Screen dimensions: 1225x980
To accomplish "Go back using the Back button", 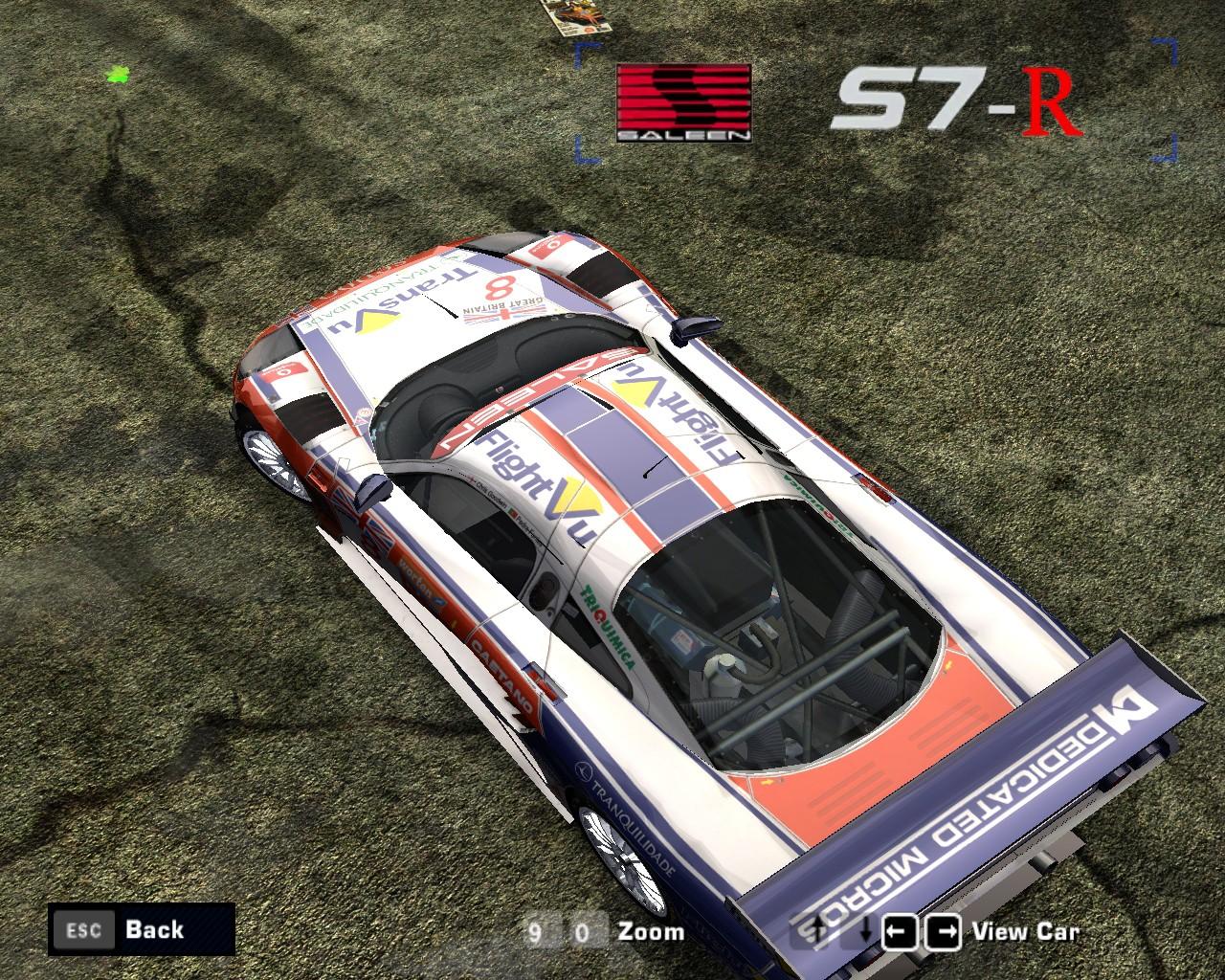I will point(141,928).
